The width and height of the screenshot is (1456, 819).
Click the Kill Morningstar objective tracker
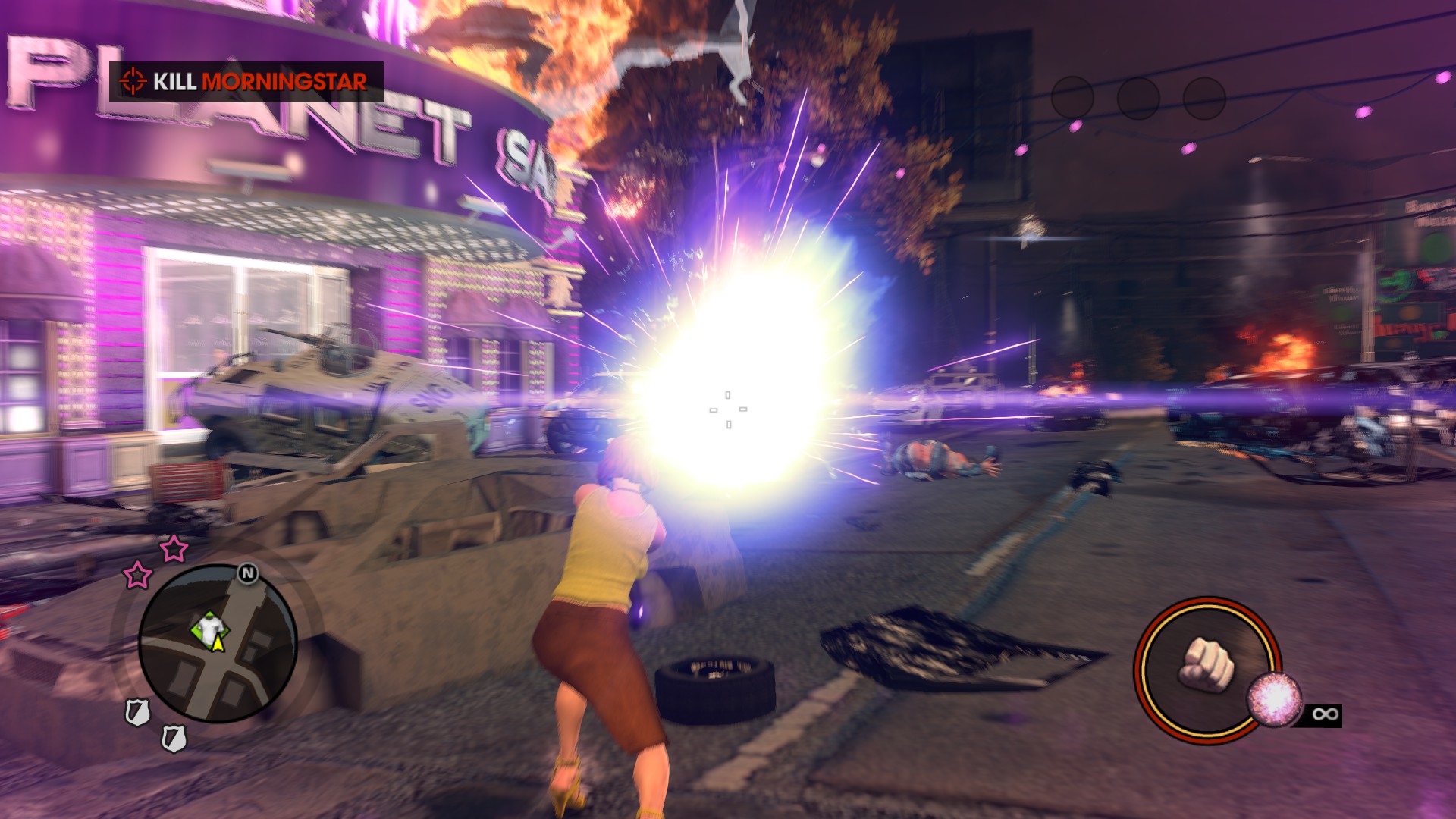tap(246, 81)
